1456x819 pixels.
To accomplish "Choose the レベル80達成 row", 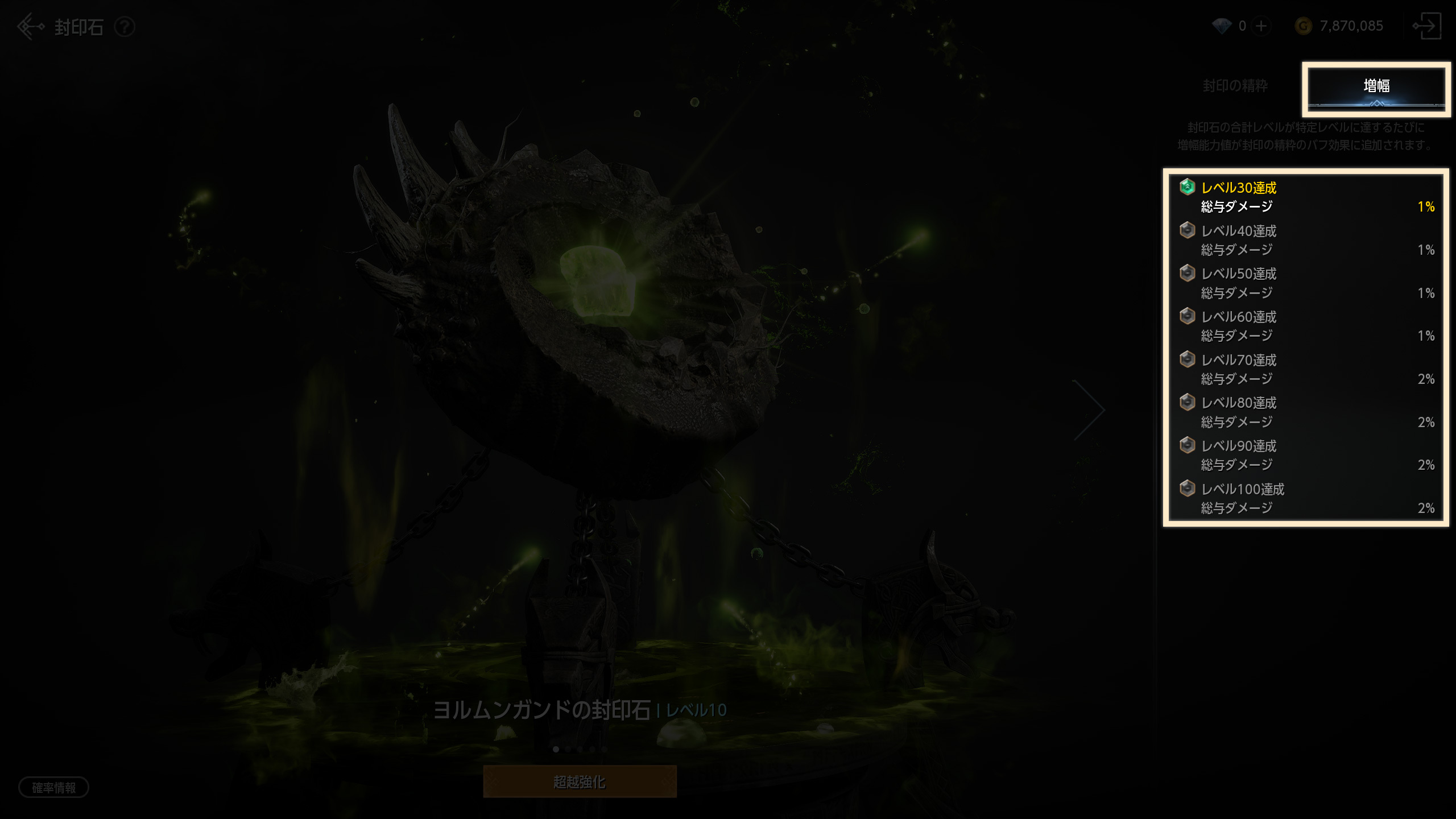I will click(x=1306, y=412).
